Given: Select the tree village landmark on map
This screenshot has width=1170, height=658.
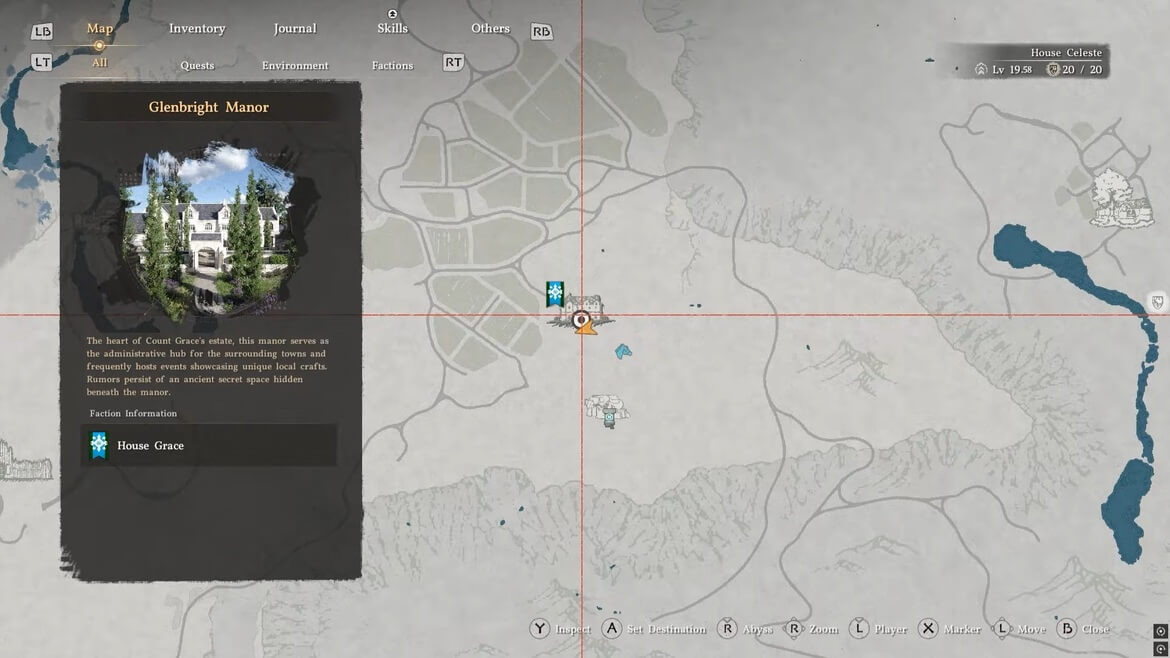Looking at the screenshot, I should click(x=1118, y=197).
